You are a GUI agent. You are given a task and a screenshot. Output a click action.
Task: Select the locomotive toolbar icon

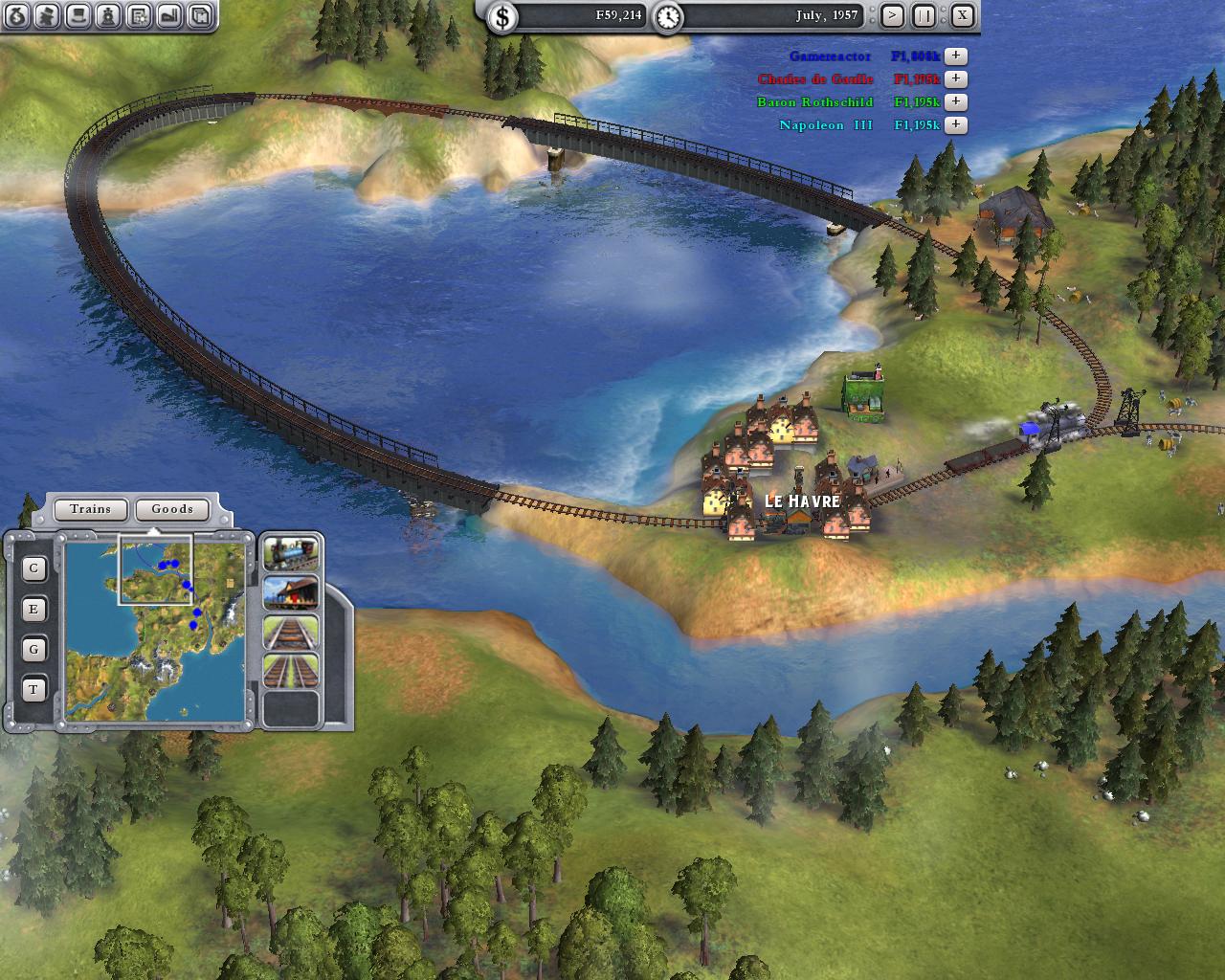point(109,15)
